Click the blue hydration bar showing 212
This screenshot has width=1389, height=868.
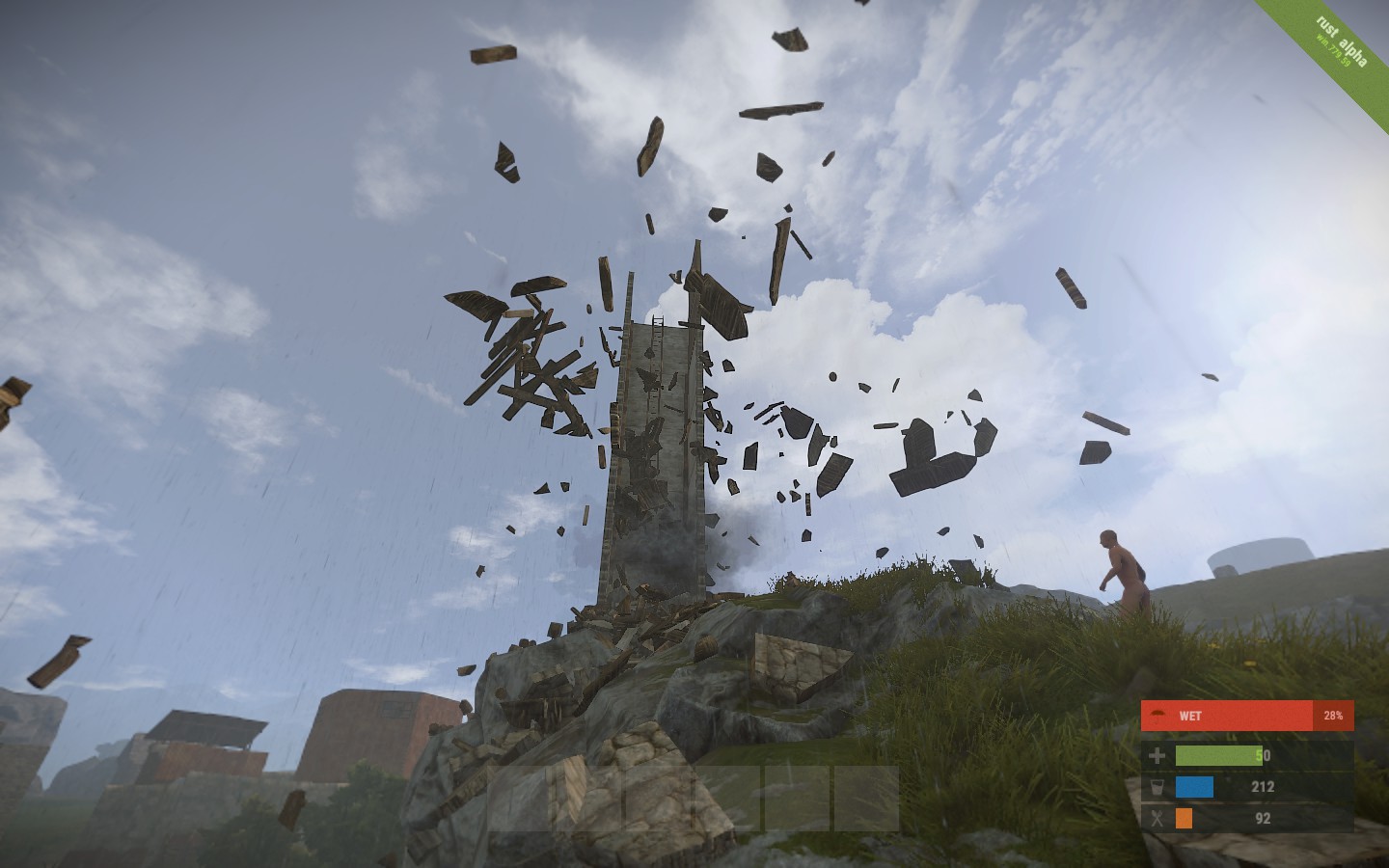(1194, 787)
